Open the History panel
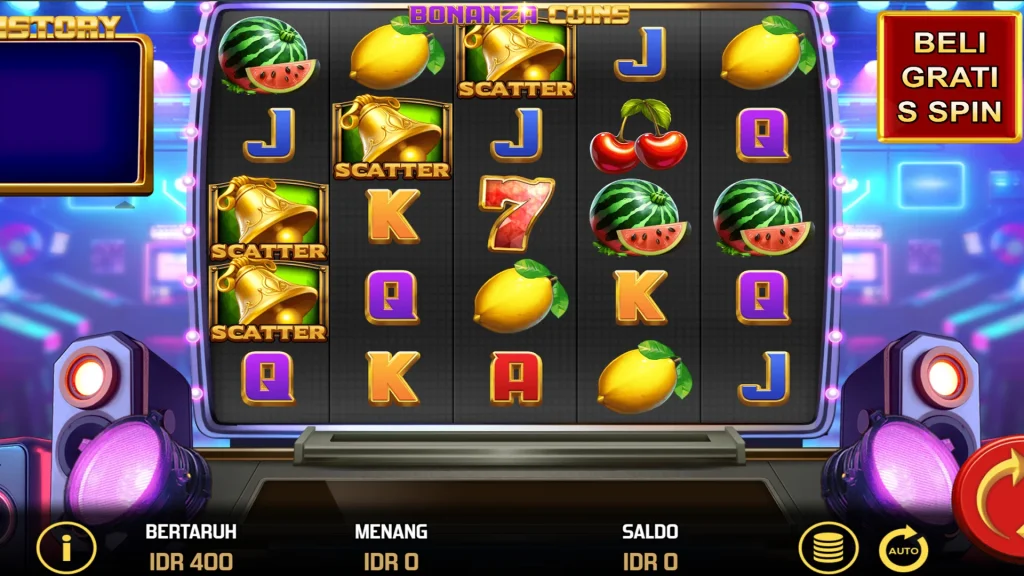Screen dimensions: 1024x576 pyautogui.click(x=72, y=110)
